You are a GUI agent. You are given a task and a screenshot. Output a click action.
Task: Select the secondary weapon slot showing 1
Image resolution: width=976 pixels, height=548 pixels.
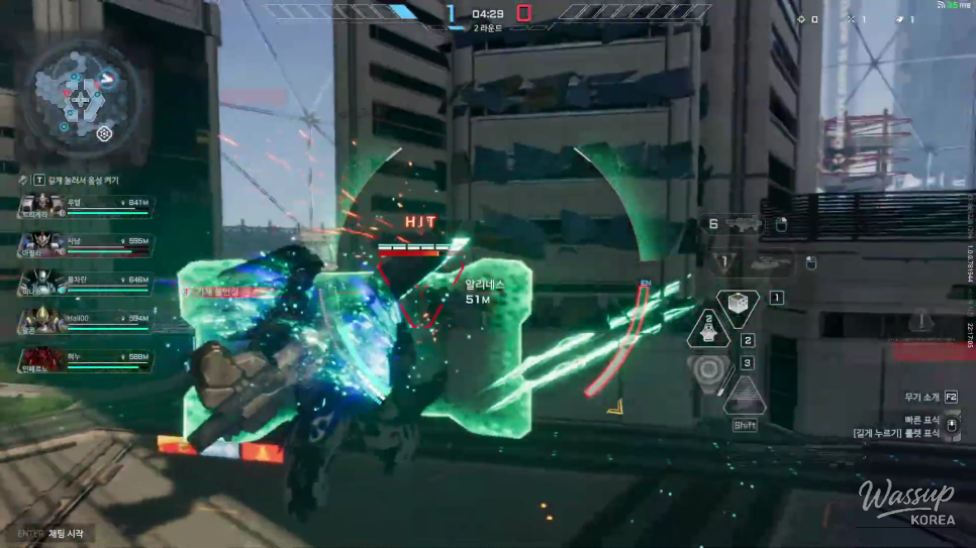tap(755, 263)
